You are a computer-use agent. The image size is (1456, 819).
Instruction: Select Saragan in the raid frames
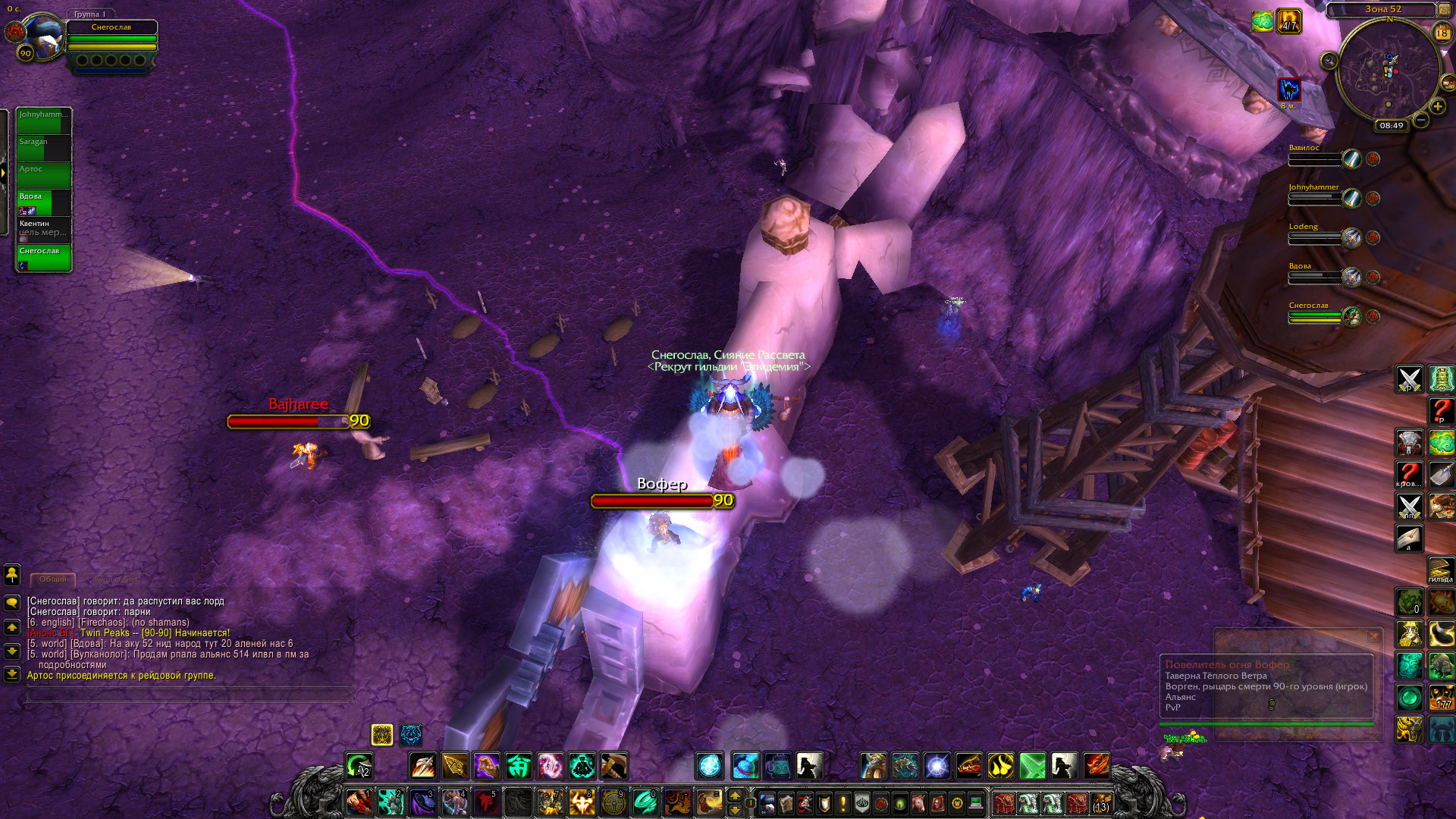click(x=44, y=148)
